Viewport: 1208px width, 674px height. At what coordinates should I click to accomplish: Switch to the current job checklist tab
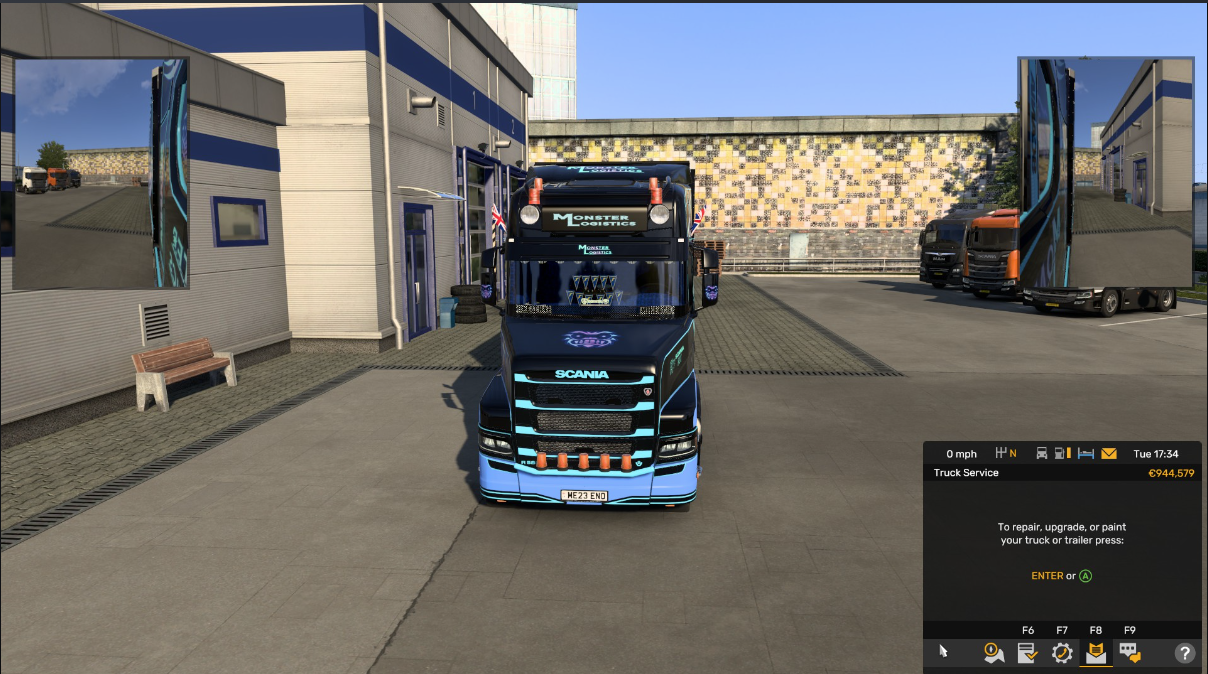(1027, 653)
